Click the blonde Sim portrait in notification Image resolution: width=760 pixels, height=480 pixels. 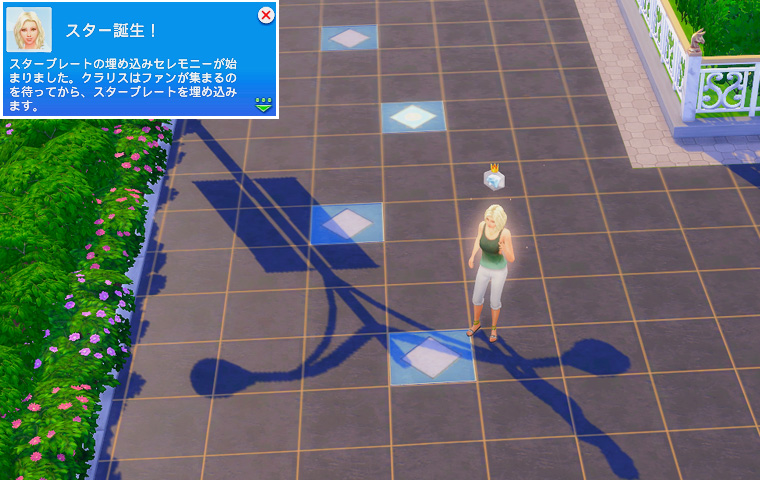pos(29,30)
